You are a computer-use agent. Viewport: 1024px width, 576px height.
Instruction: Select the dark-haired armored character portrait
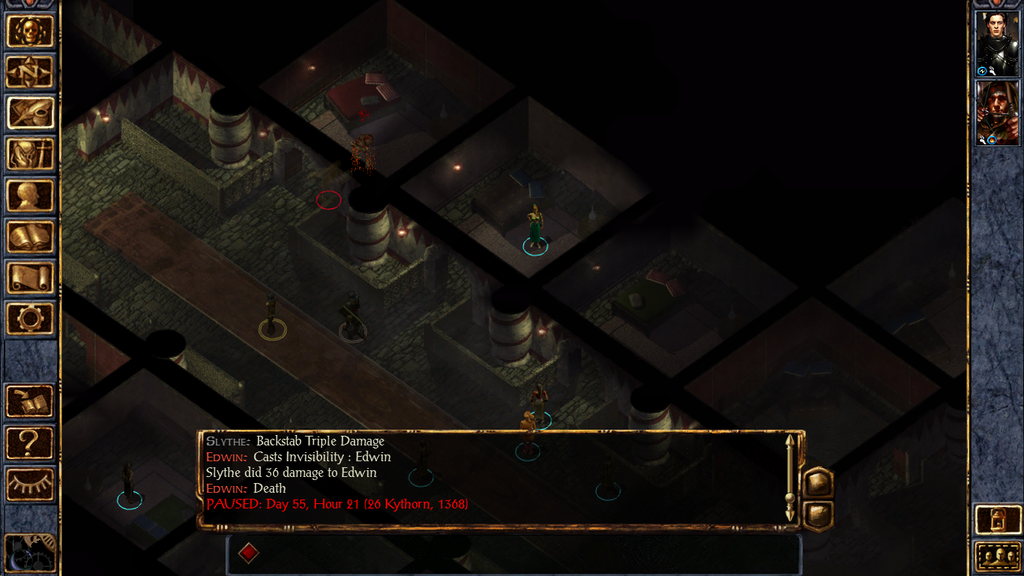coord(996,43)
